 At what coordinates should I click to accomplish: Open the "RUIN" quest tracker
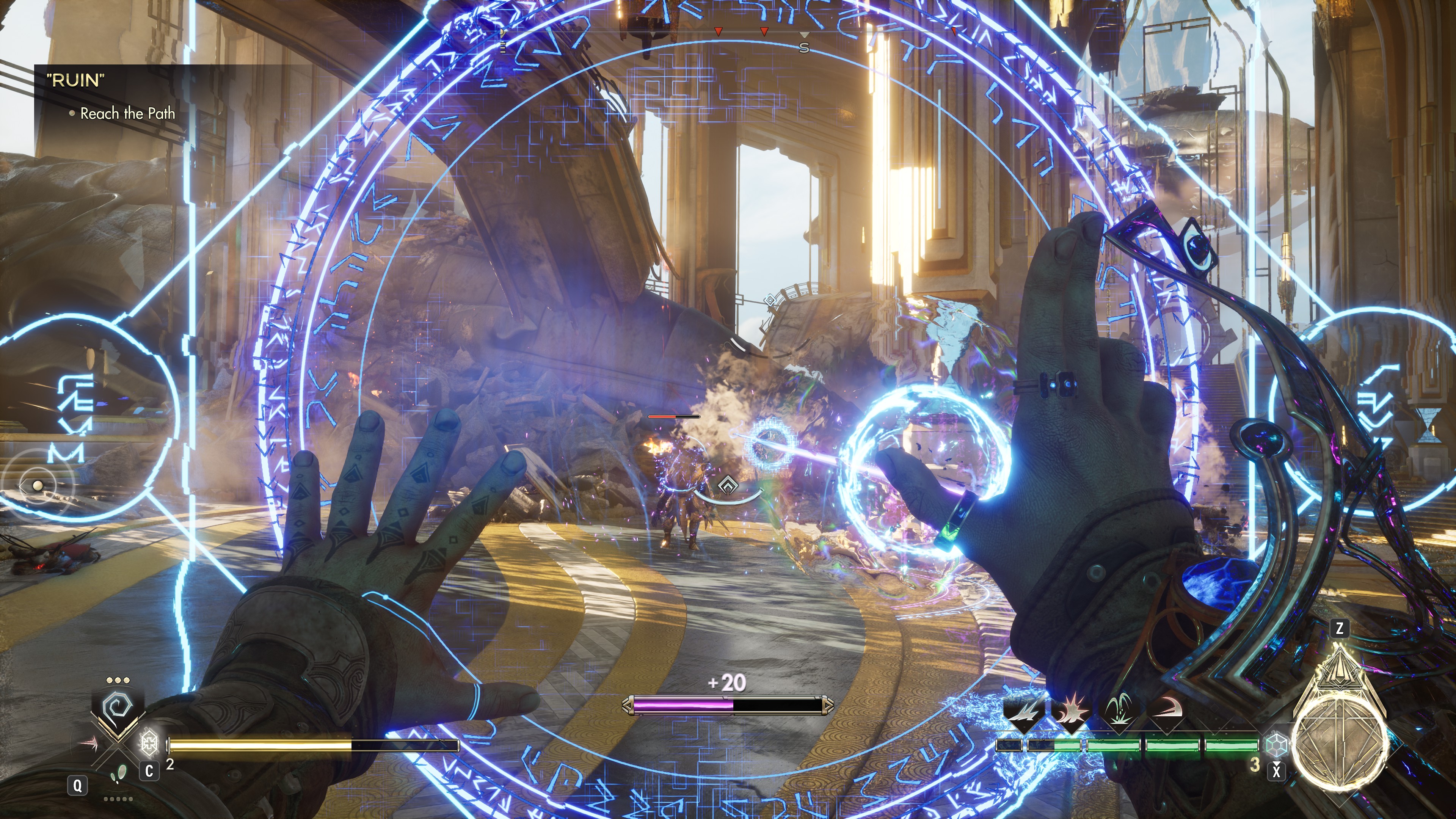click(76, 80)
